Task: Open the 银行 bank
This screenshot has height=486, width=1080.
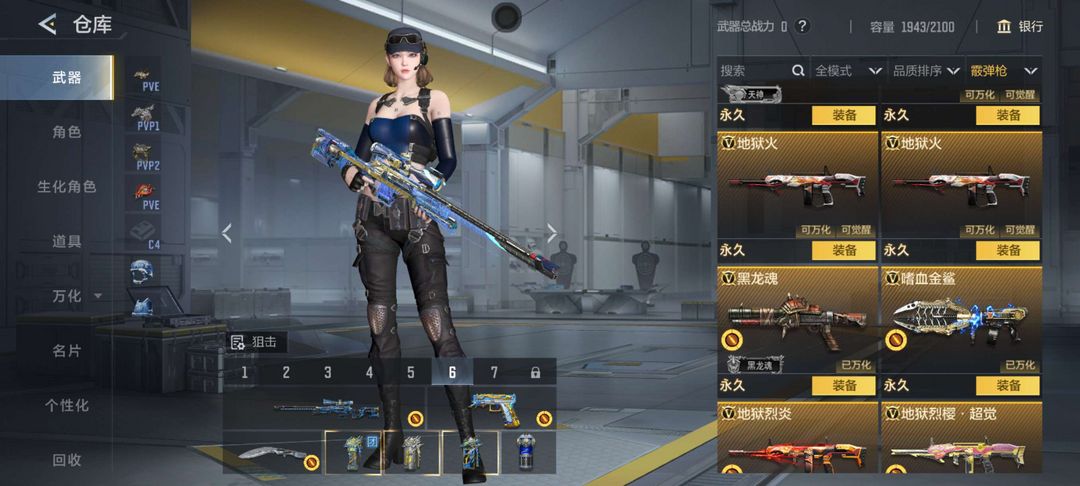Action: click(1020, 26)
